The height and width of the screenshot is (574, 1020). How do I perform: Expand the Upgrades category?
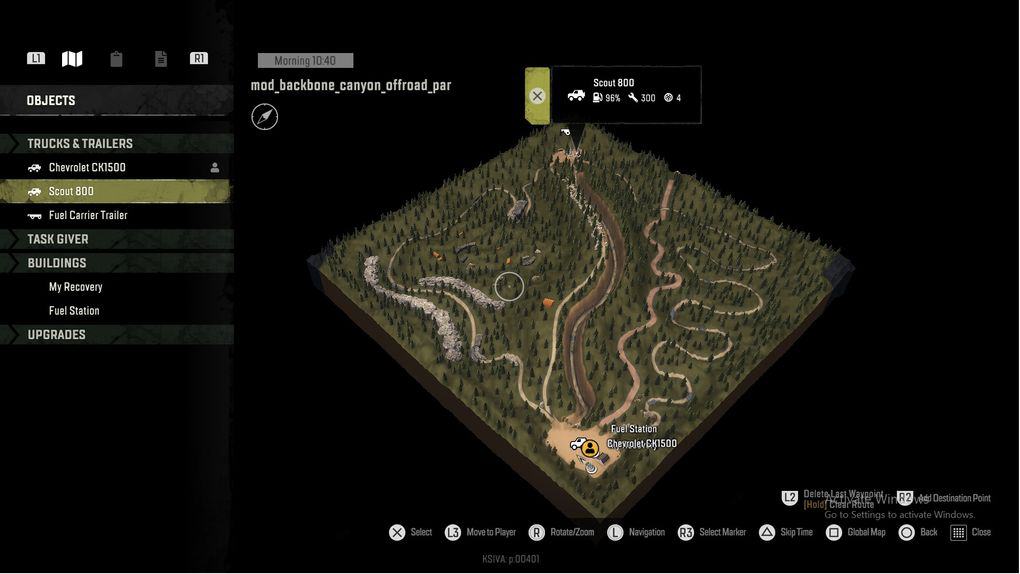point(56,335)
